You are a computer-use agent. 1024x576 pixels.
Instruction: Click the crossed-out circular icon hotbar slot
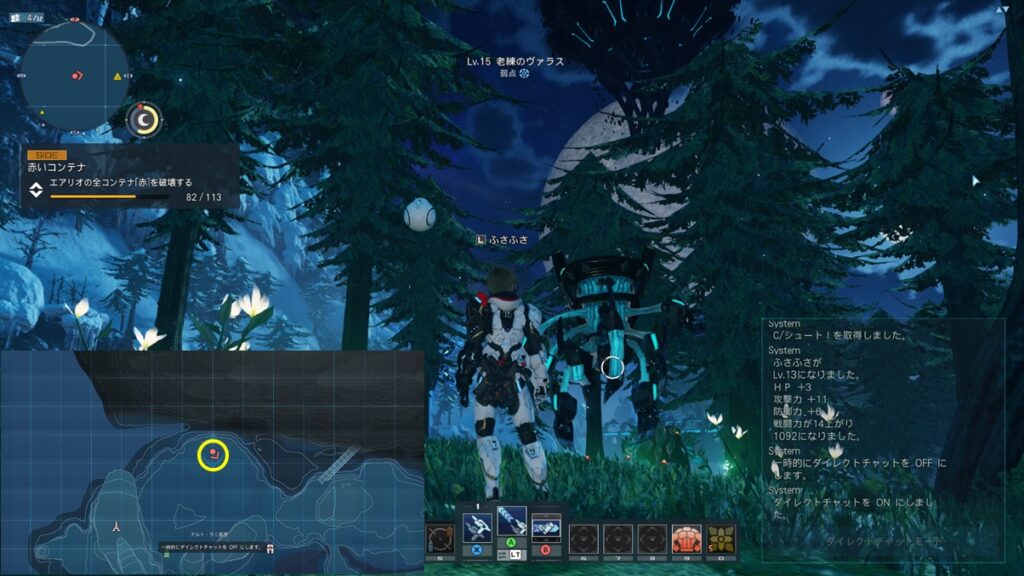(440, 540)
